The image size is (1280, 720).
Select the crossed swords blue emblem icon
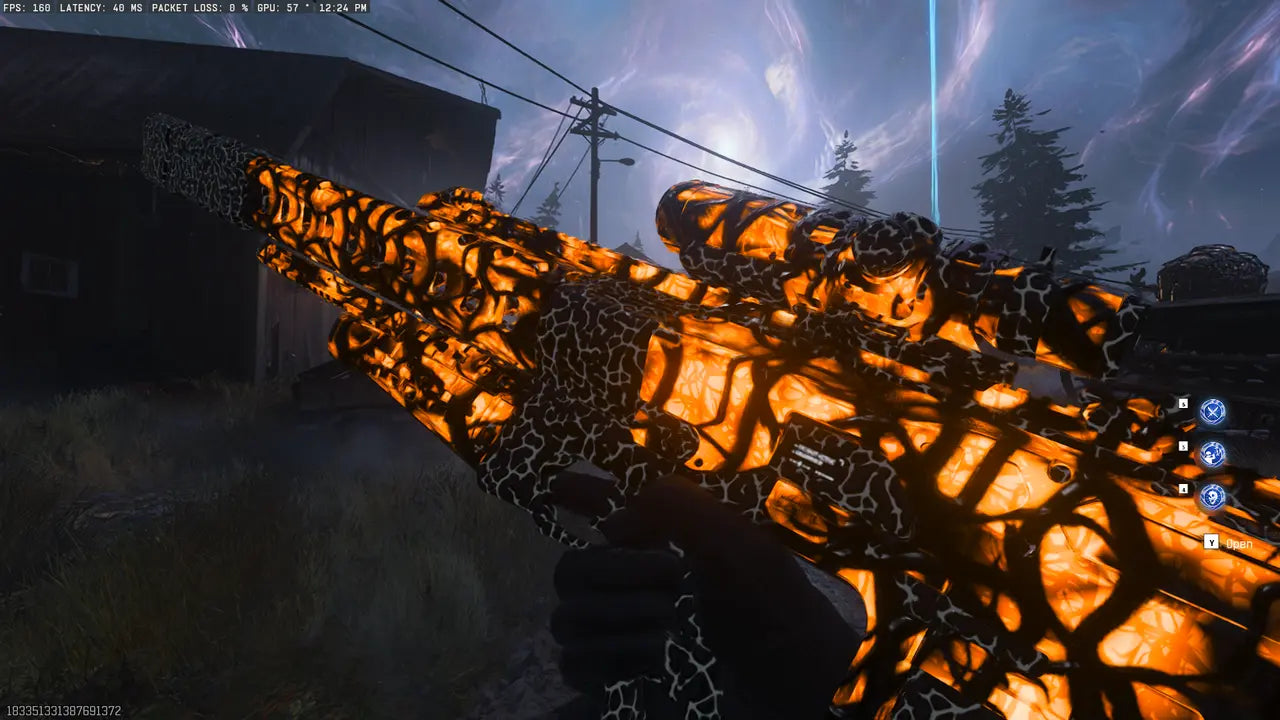point(1212,411)
